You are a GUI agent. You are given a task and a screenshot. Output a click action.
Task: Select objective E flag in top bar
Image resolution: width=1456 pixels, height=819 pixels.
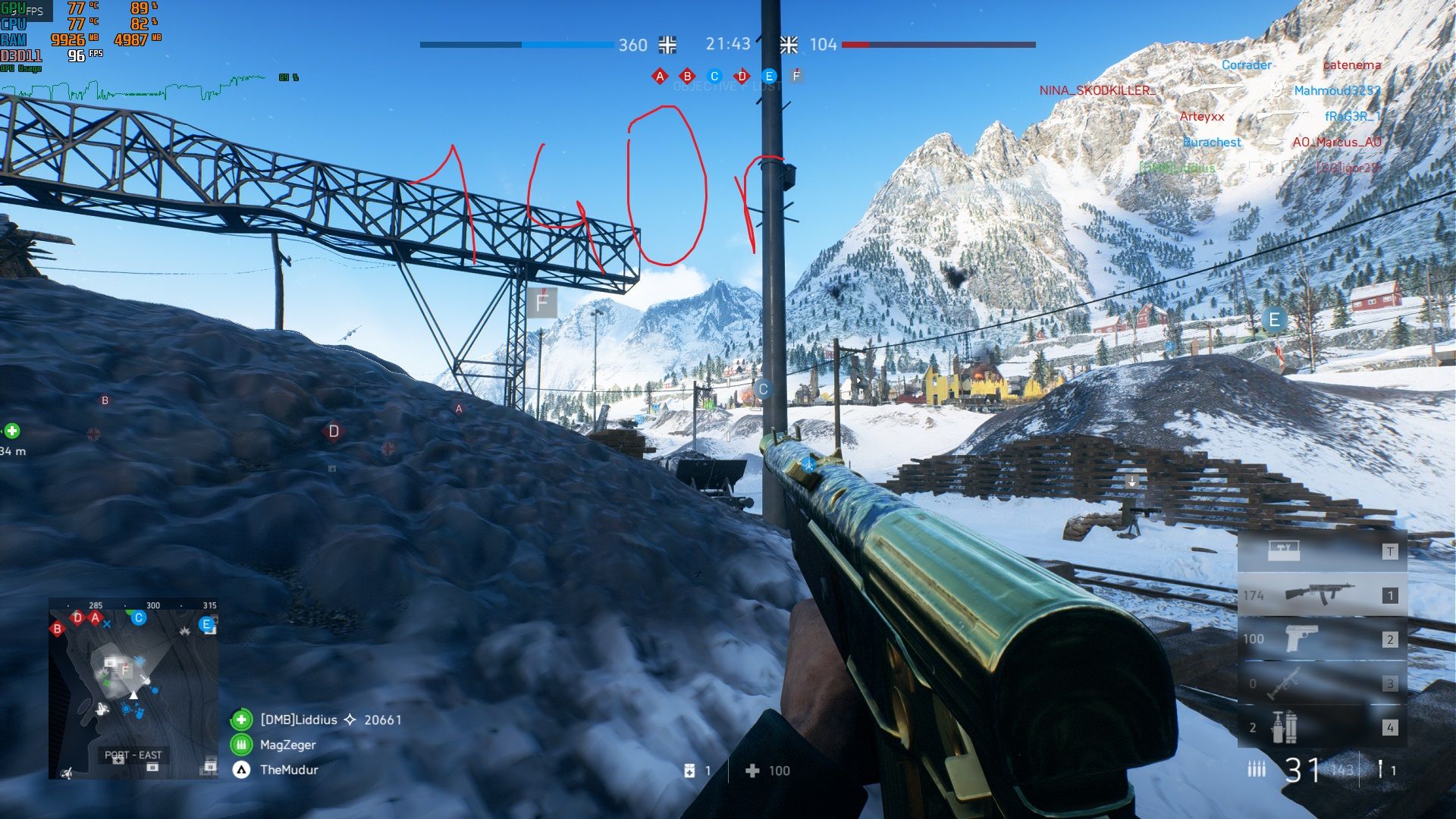[769, 76]
